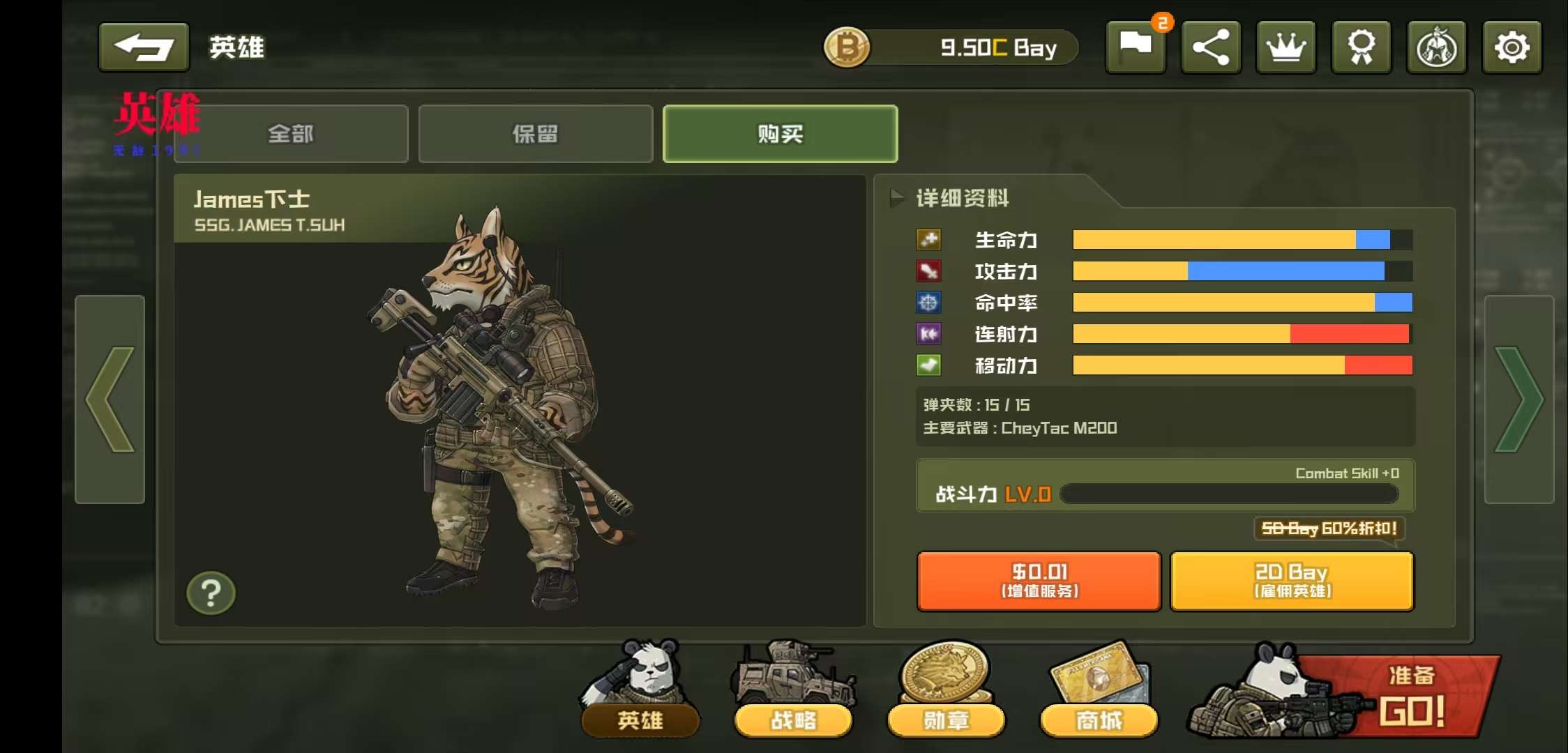The width and height of the screenshot is (1568, 753).
Task: Buy the $0.01 增值服务 offer
Action: 1039,581
